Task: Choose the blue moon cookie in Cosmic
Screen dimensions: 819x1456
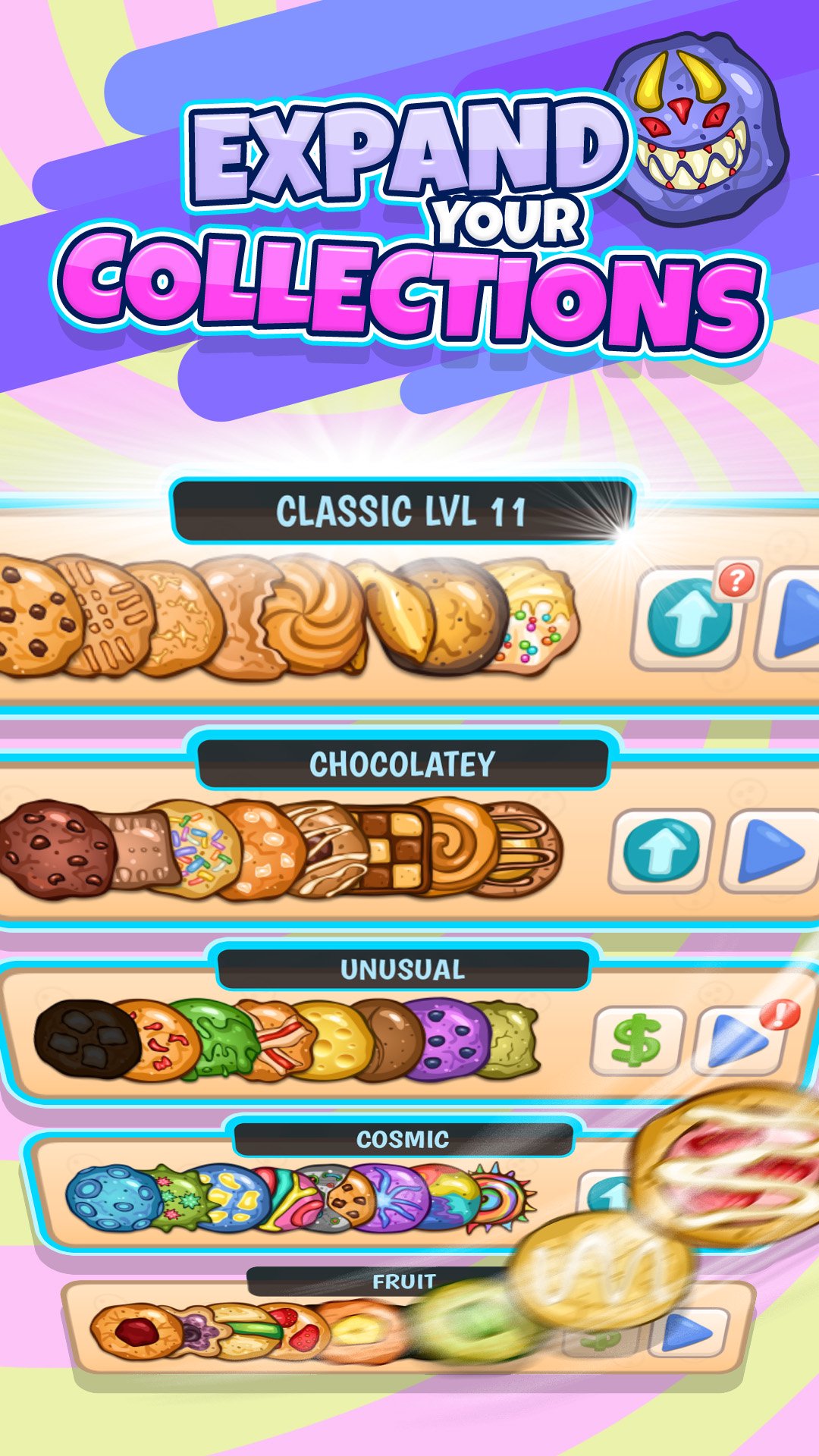Action: [112, 1198]
